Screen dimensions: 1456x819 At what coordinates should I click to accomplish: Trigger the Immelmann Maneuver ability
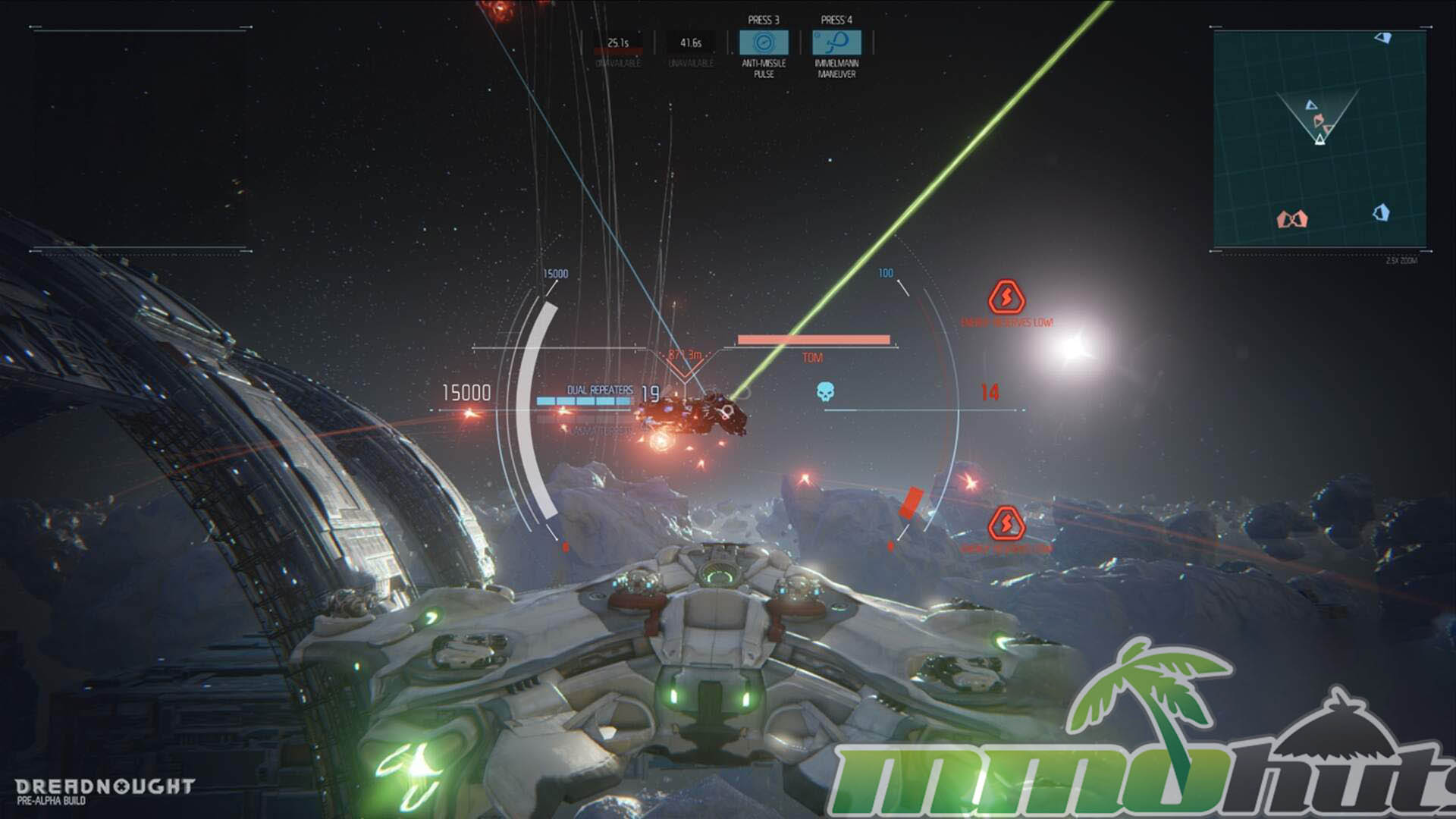click(836, 42)
